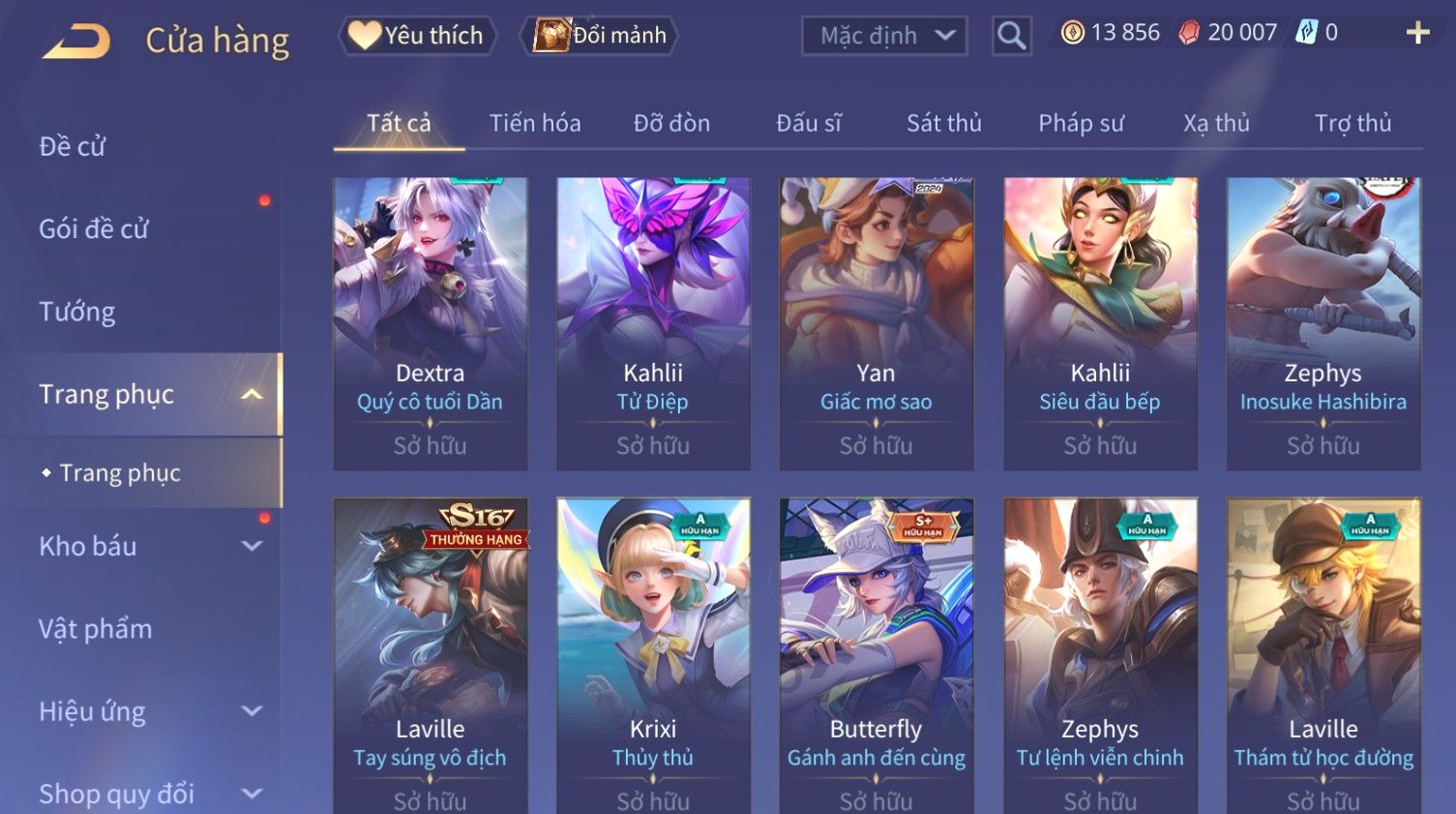Image resolution: width=1456 pixels, height=814 pixels.
Task: Open the Đổi mảnh exchange button
Action: coord(600,36)
